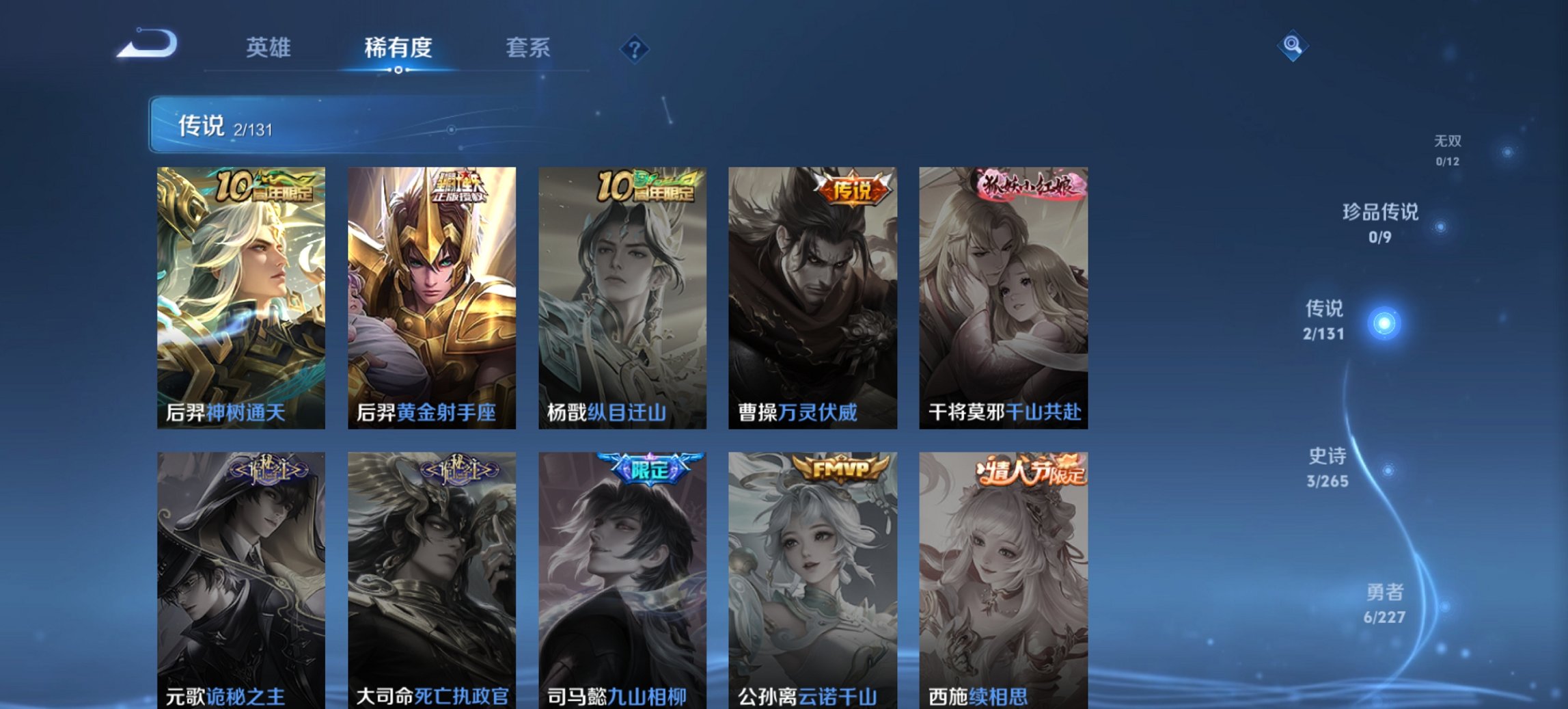Click the help question mark icon

(x=634, y=48)
